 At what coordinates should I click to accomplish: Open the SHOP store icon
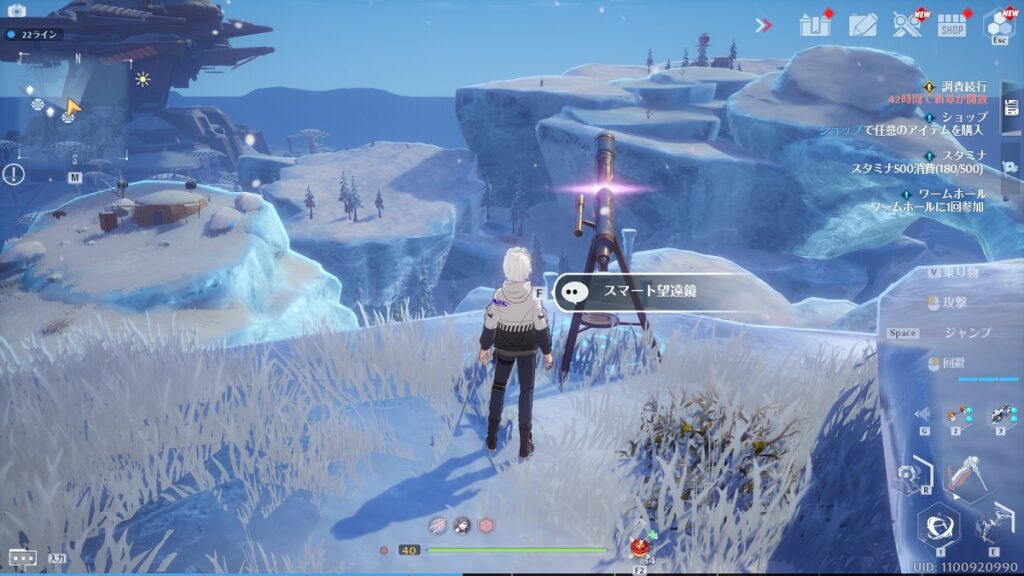click(952, 26)
